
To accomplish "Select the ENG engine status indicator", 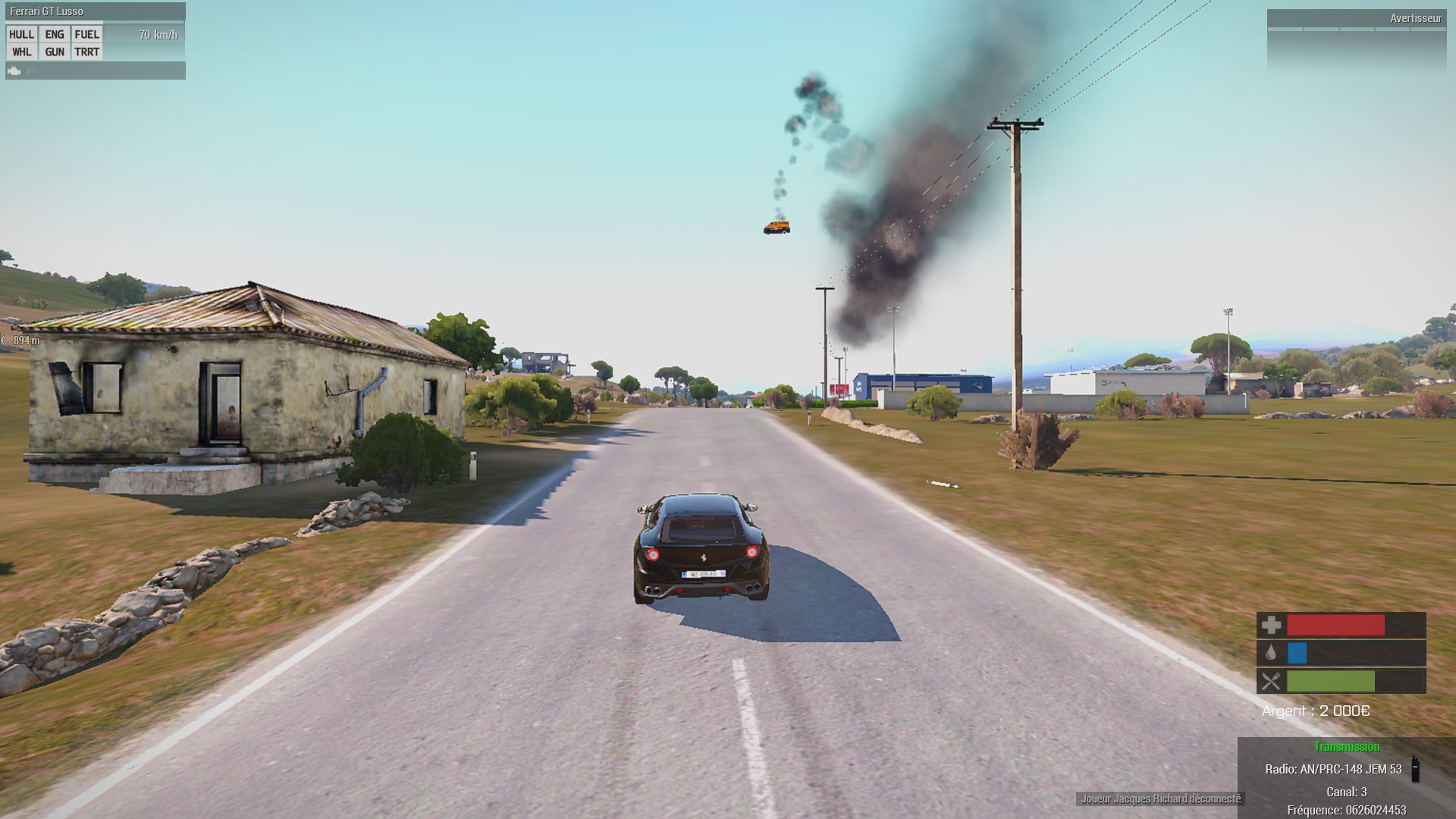I will (x=55, y=34).
